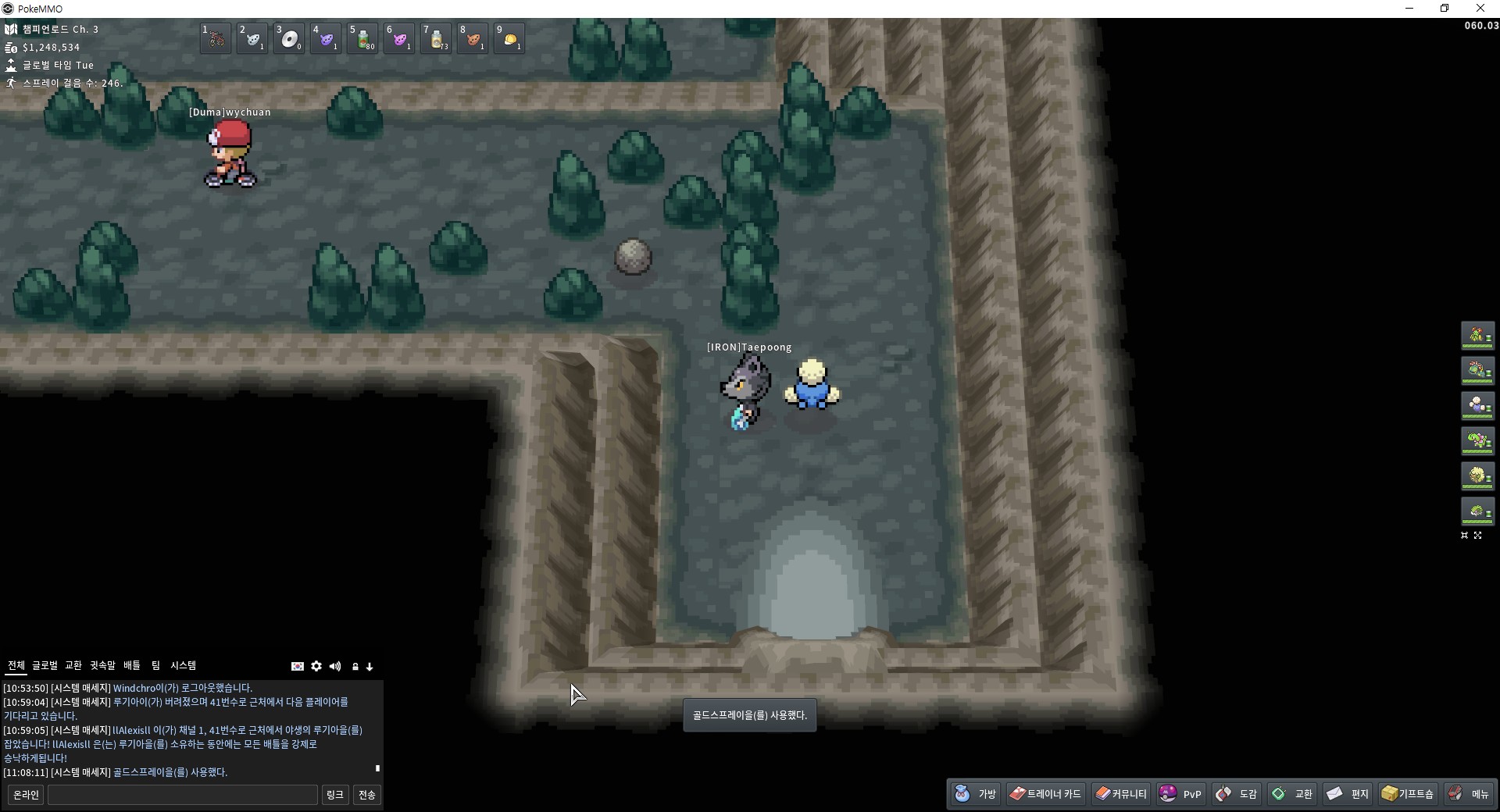Open the 도감 Pokédex
1500x812 pixels.
1237,794
